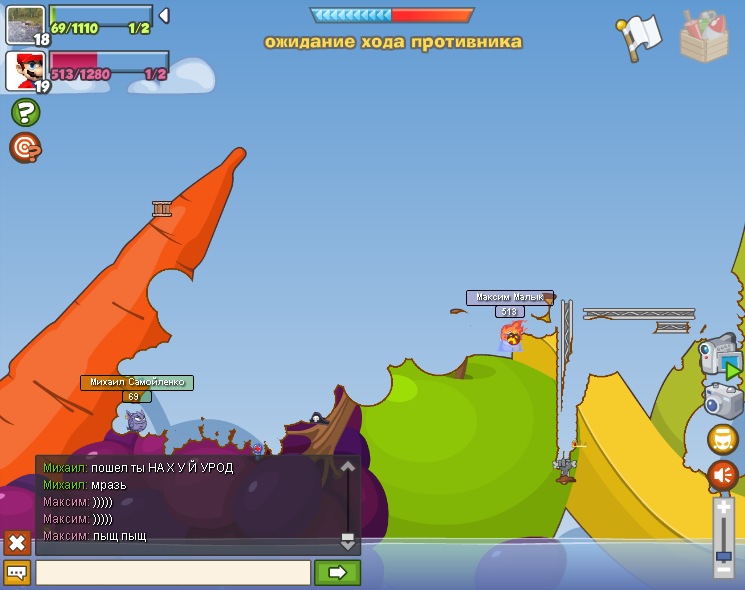Take a screenshot with the photo camera
The width and height of the screenshot is (745, 590).
(723, 402)
